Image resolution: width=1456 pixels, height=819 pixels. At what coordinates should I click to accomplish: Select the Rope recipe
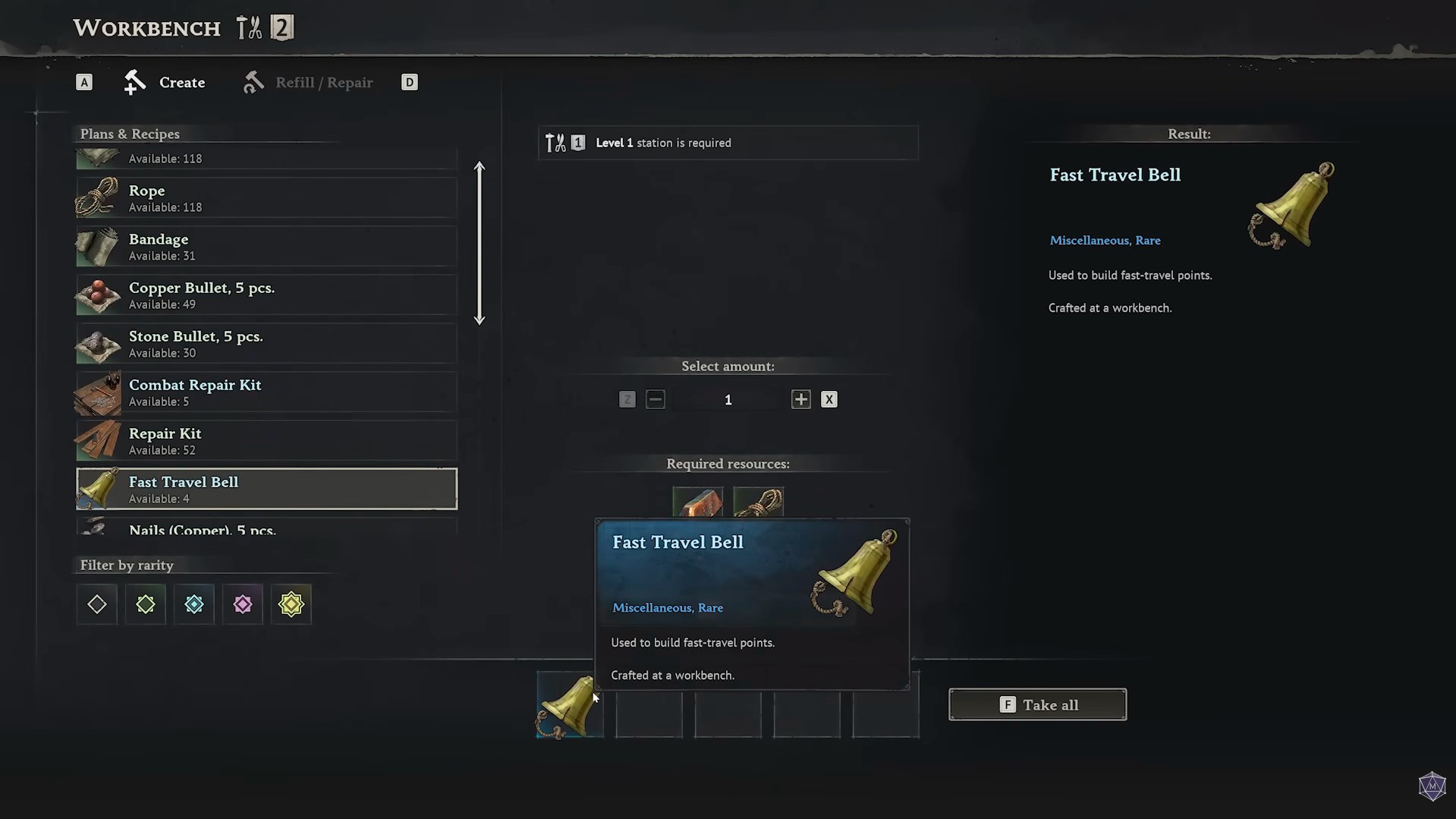pos(266,197)
